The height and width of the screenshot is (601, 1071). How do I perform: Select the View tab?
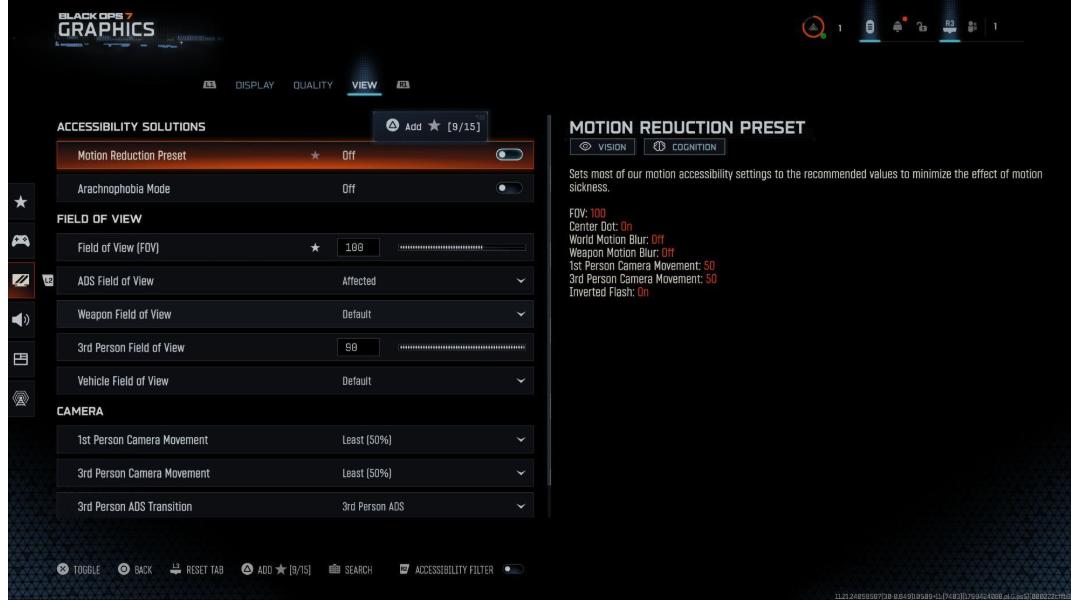tap(363, 85)
